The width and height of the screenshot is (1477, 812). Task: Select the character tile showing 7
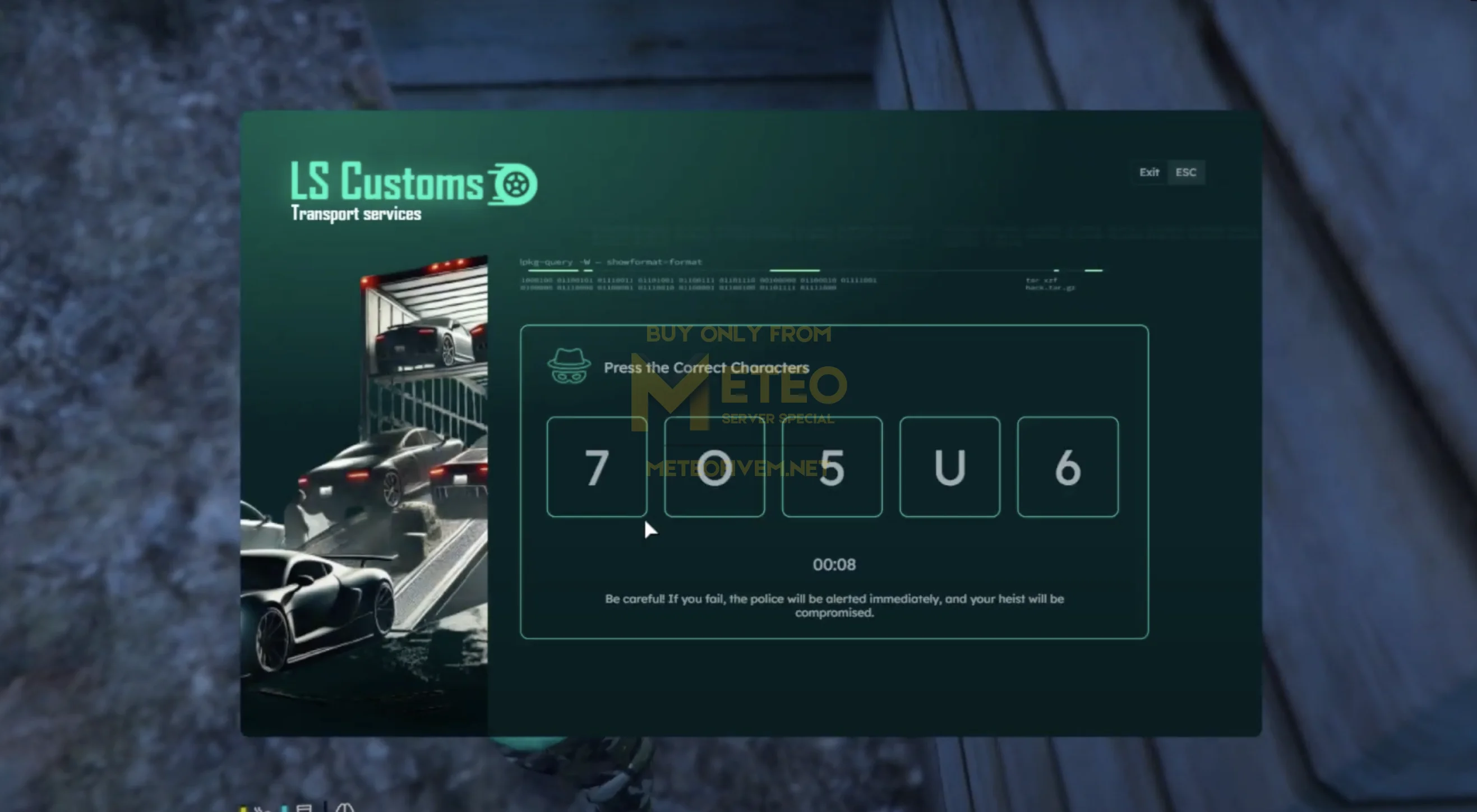tap(597, 467)
